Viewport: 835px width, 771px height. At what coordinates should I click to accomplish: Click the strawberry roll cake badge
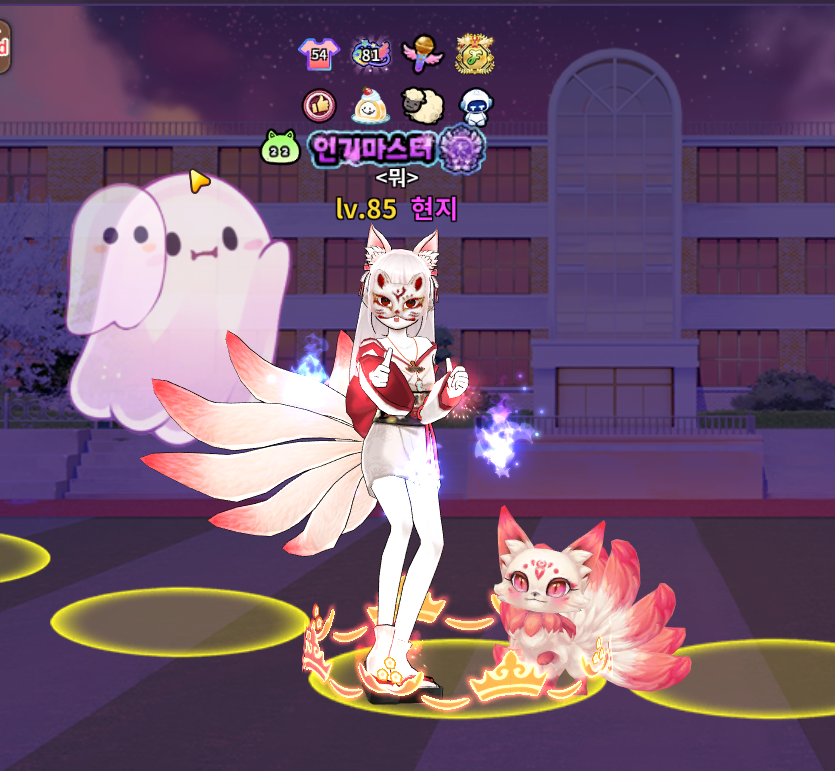369,104
